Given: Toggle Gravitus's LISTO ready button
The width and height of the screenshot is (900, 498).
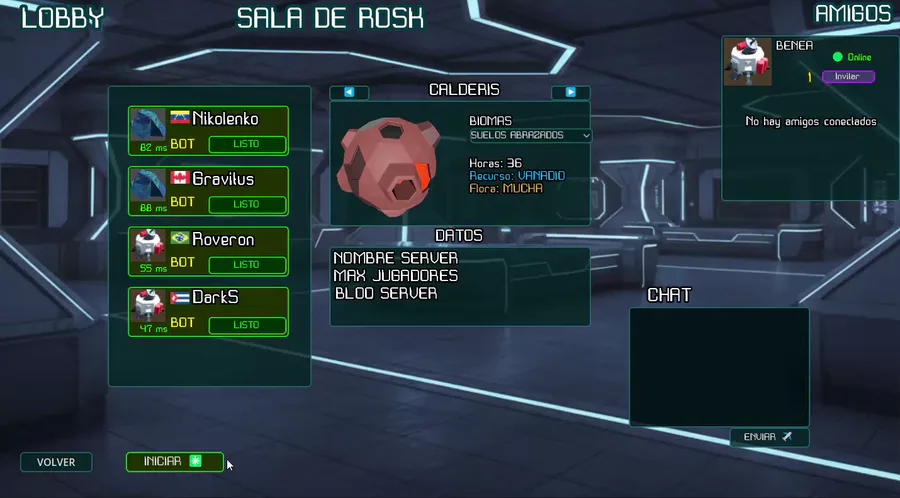Looking at the screenshot, I should tap(246, 204).
